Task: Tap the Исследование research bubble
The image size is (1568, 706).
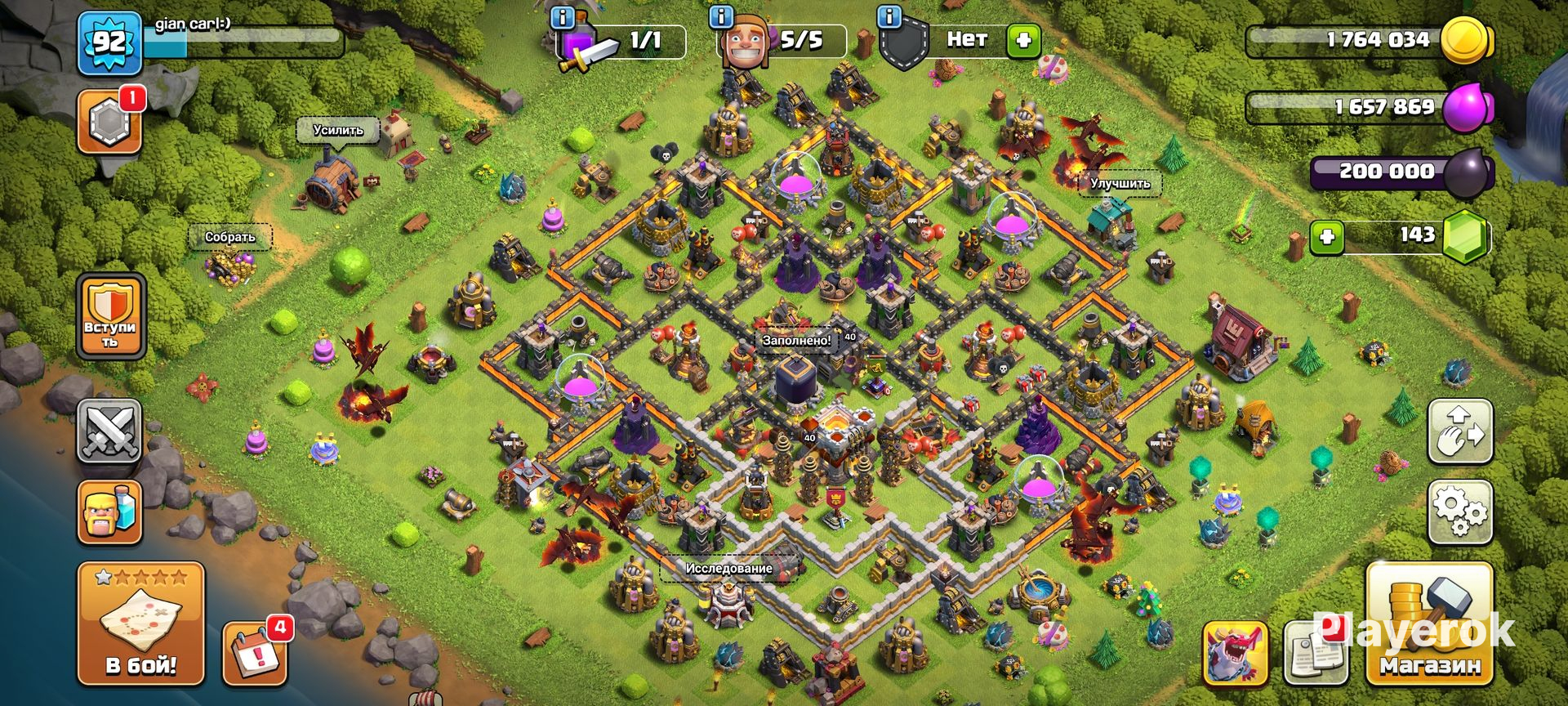Action: [x=728, y=568]
